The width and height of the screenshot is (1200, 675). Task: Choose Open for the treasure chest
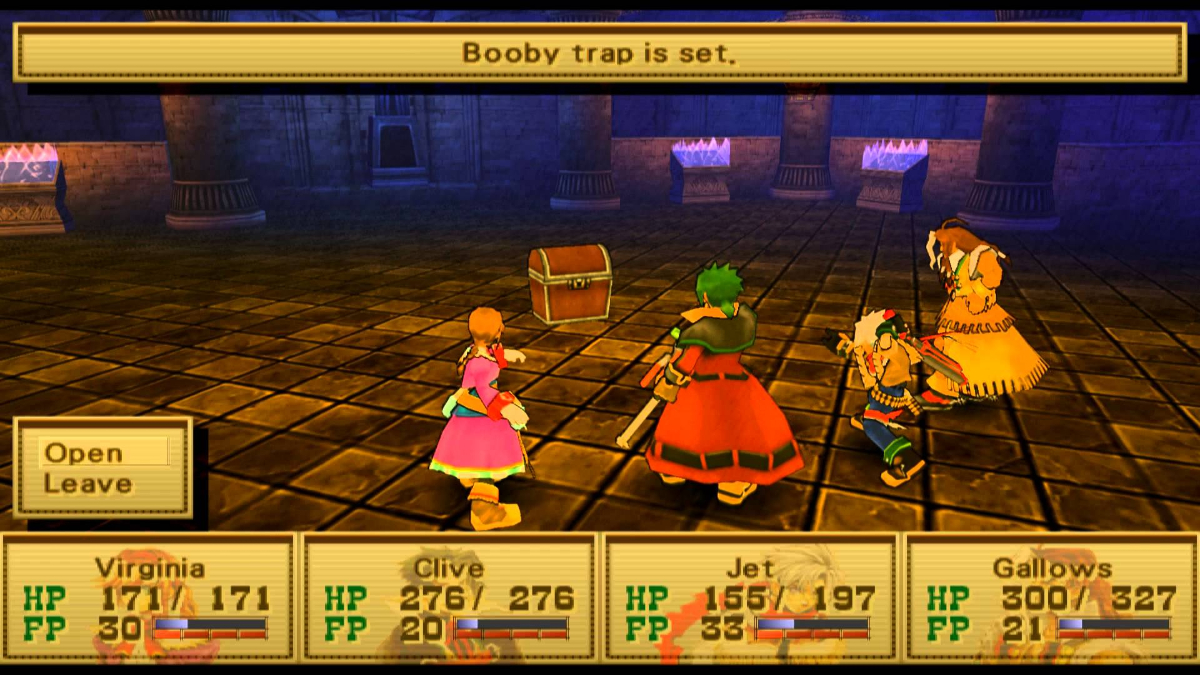click(x=83, y=452)
